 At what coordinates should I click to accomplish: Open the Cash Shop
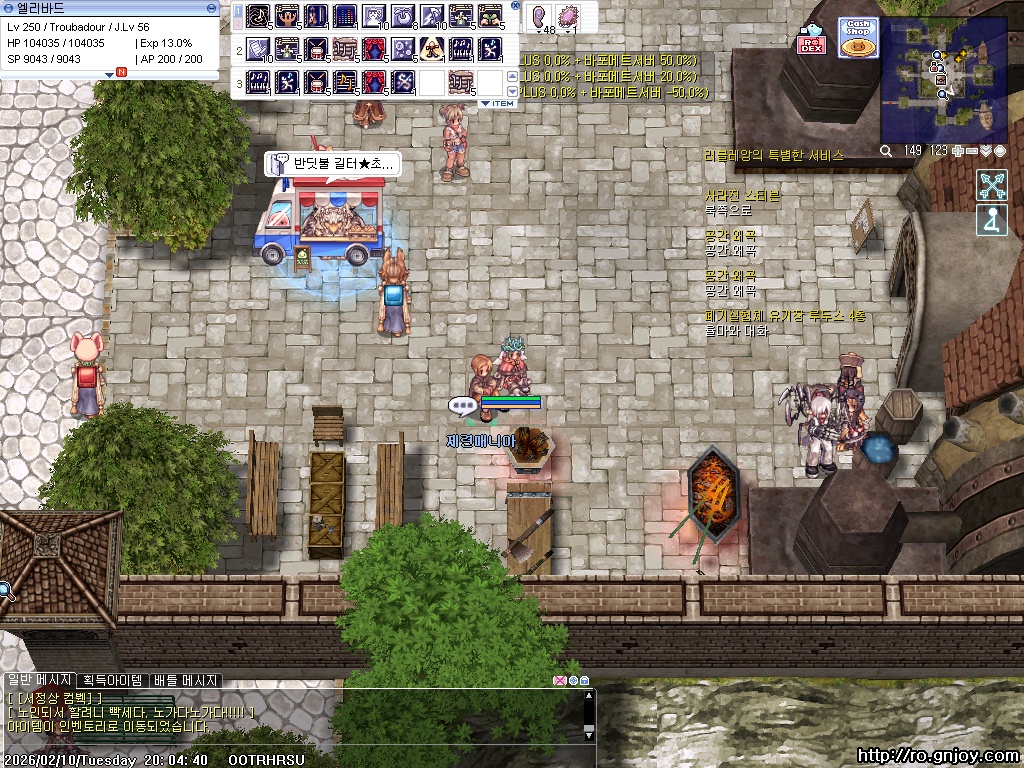857,39
